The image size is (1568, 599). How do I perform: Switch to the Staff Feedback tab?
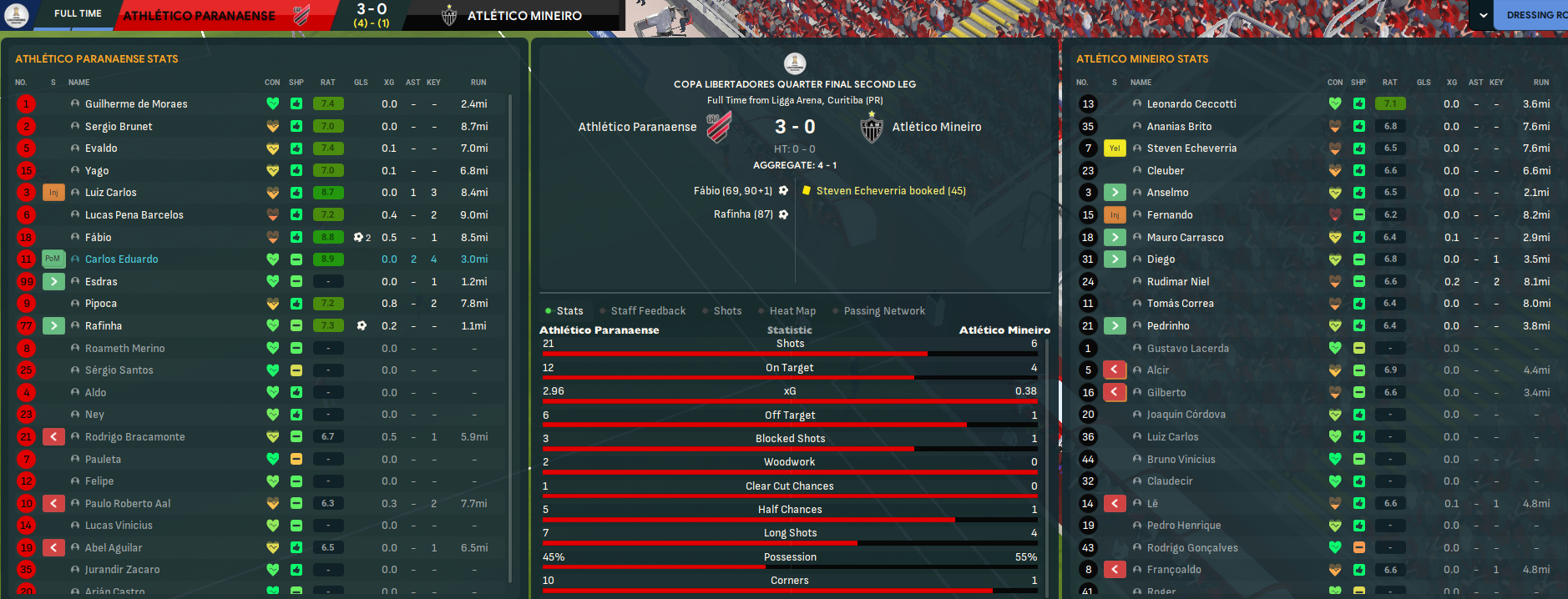[x=648, y=311]
